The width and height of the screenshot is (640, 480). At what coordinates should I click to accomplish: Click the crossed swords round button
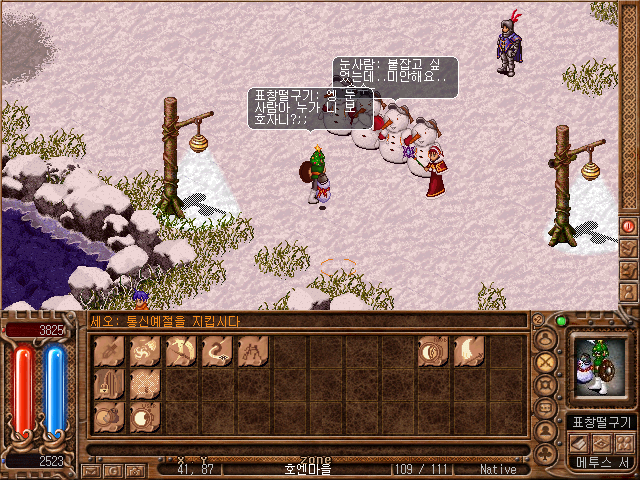point(546,362)
